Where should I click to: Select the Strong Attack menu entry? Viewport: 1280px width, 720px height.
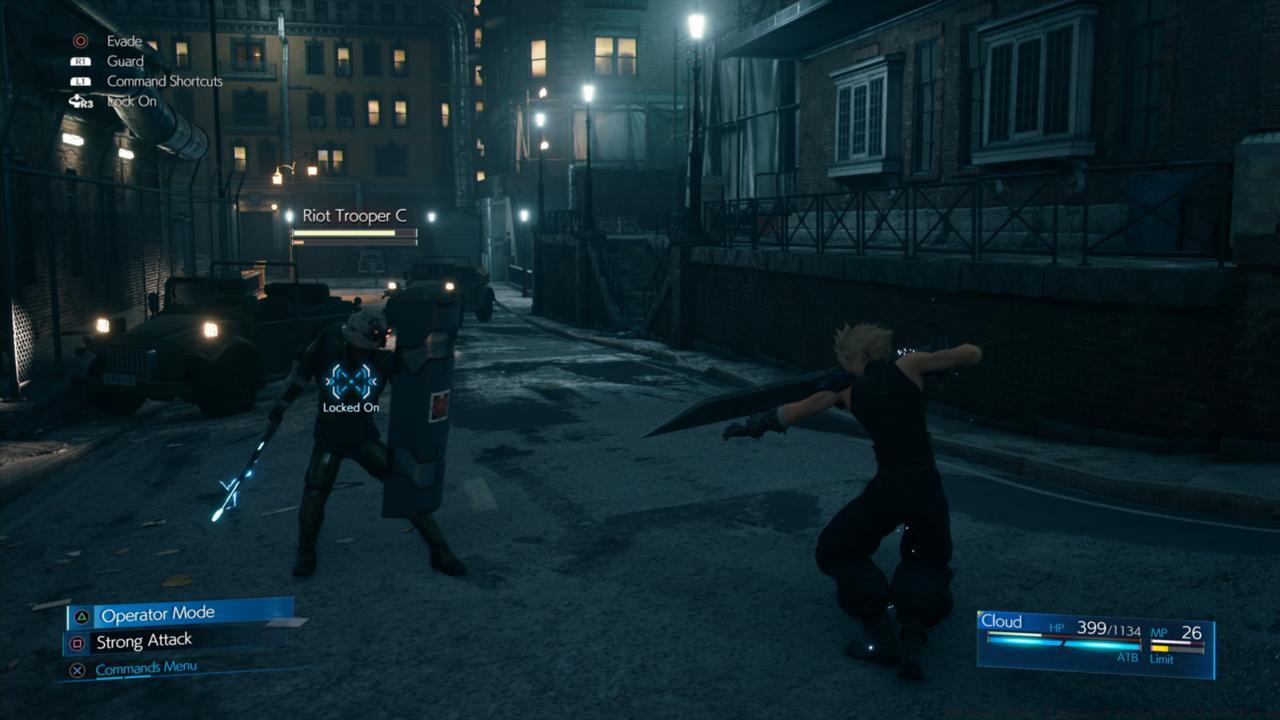(143, 641)
